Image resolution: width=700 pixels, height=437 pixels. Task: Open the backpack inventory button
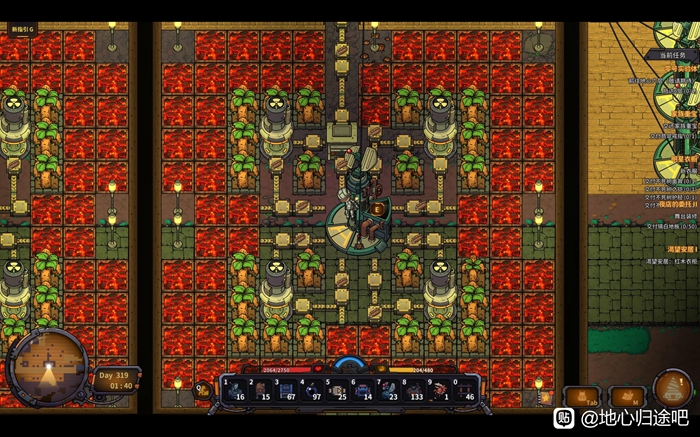click(x=581, y=398)
